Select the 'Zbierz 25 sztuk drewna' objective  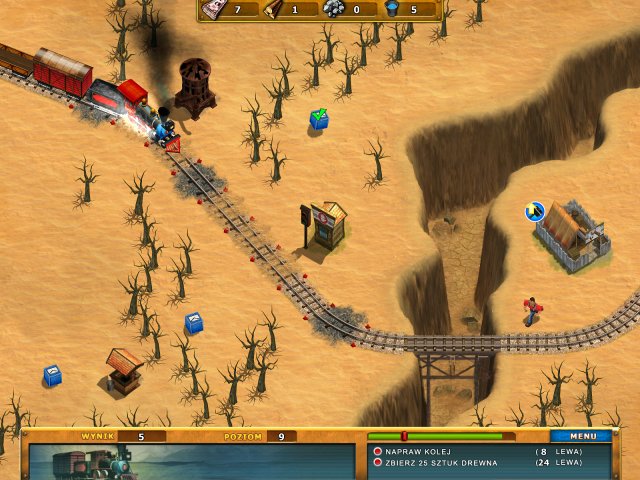(x=448, y=463)
